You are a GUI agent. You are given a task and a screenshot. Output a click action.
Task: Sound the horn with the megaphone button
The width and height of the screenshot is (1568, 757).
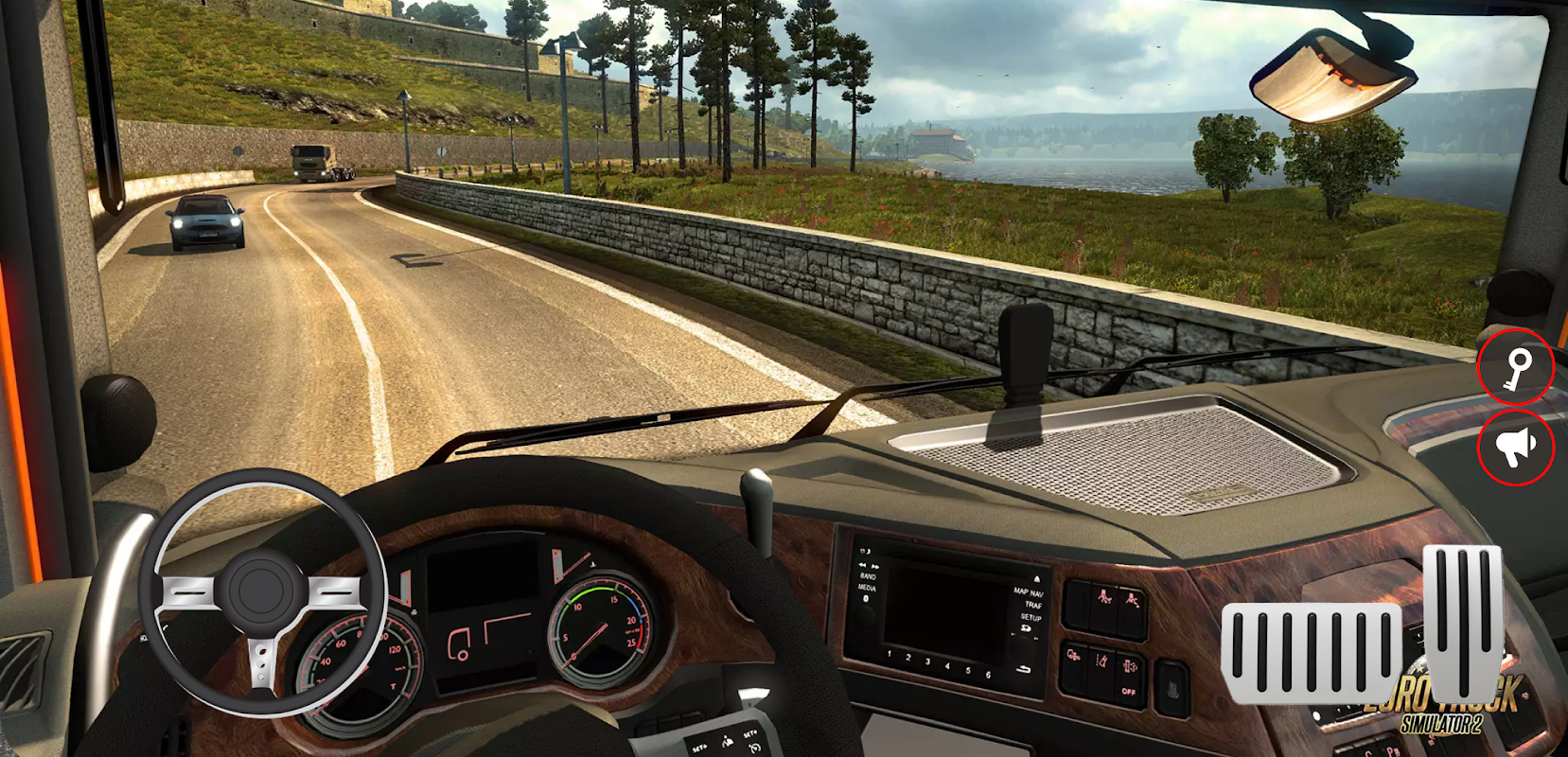pos(1516,447)
